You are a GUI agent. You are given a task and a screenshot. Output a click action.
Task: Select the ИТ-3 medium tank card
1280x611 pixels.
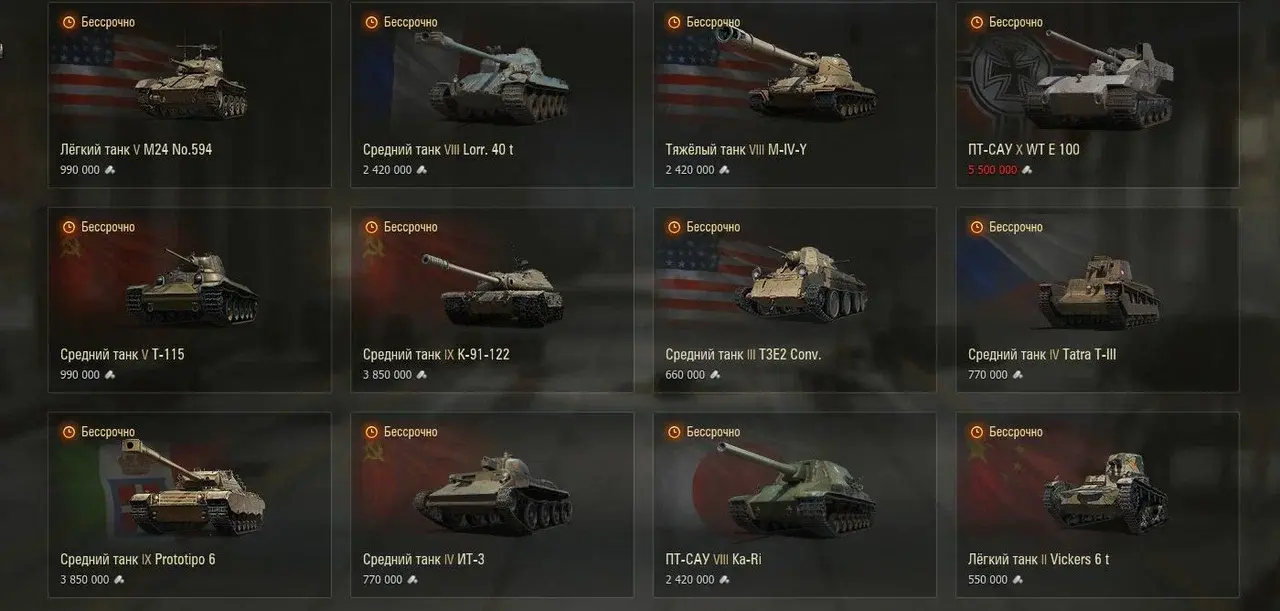pyautogui.click(x=492, y=504)
